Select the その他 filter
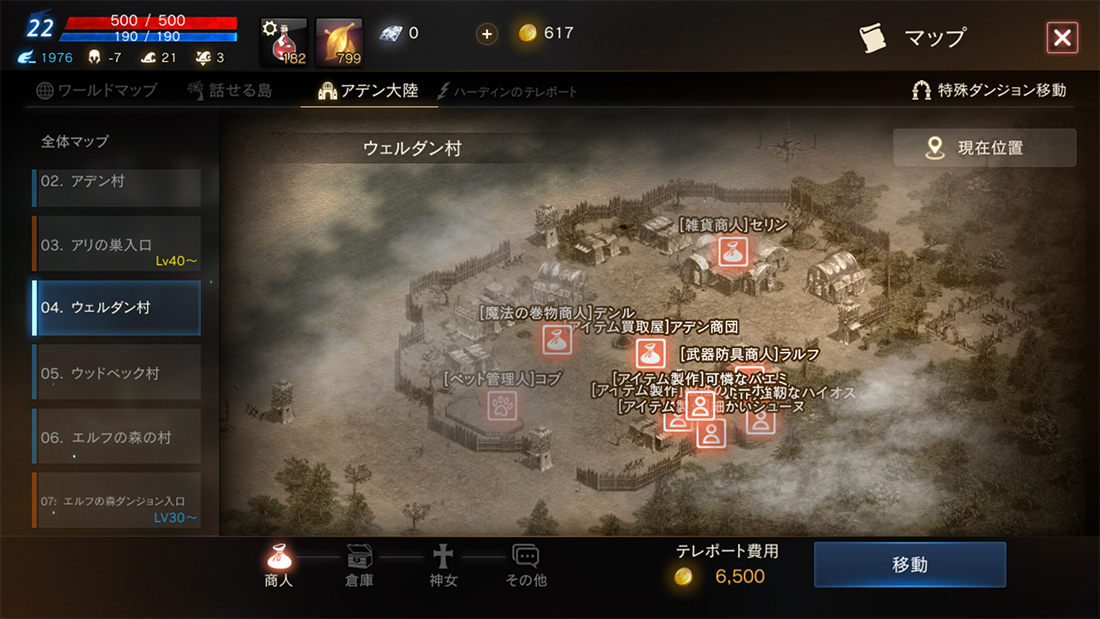1100x619 pixels. point(526,566)
